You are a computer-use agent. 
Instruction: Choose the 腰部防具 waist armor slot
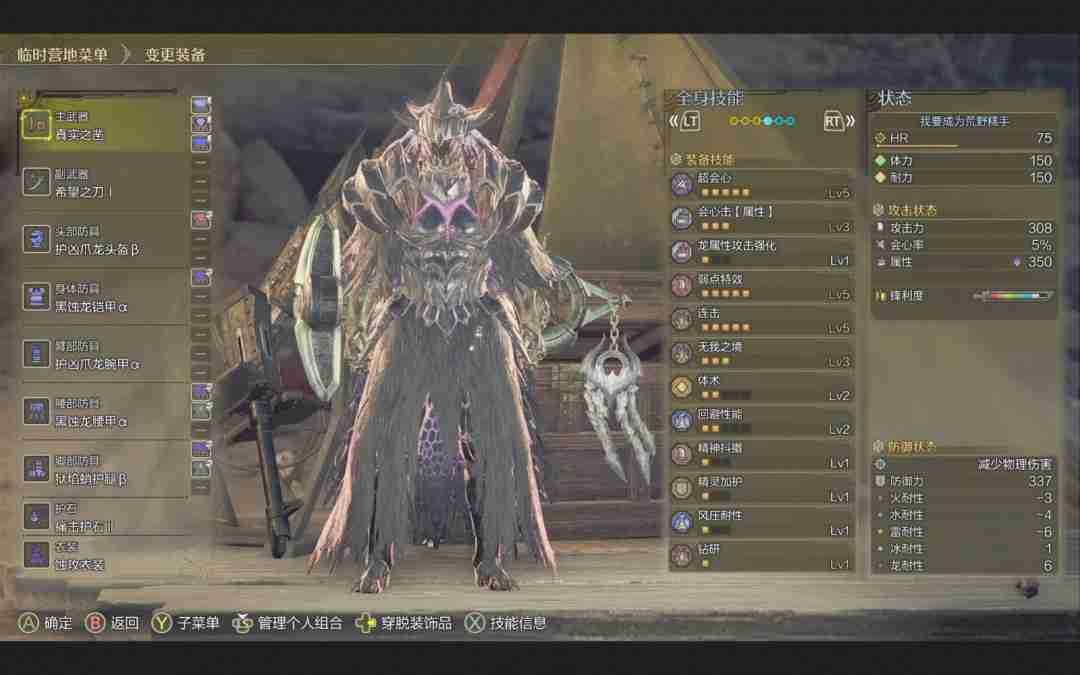click(103, 412)
